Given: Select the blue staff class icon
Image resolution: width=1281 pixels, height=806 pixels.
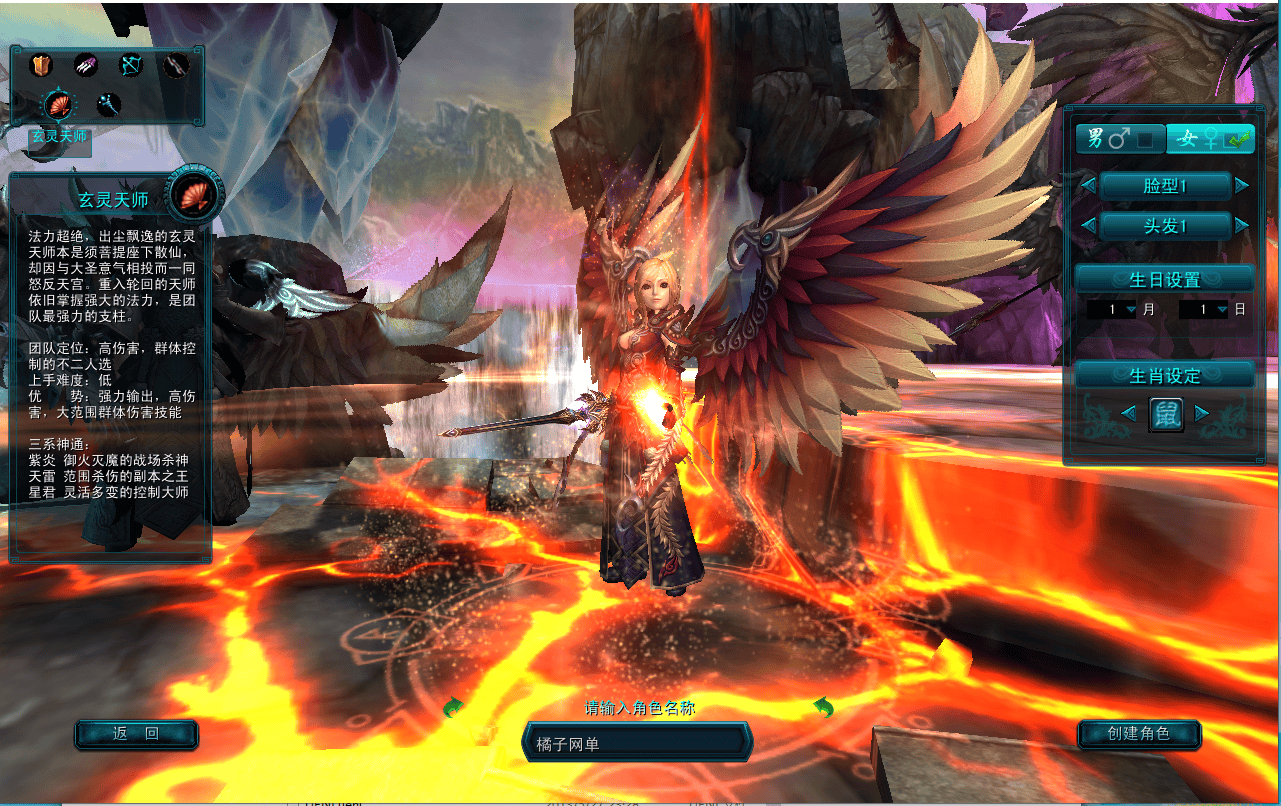Looking at the screenshot, I should coord(108,104).
